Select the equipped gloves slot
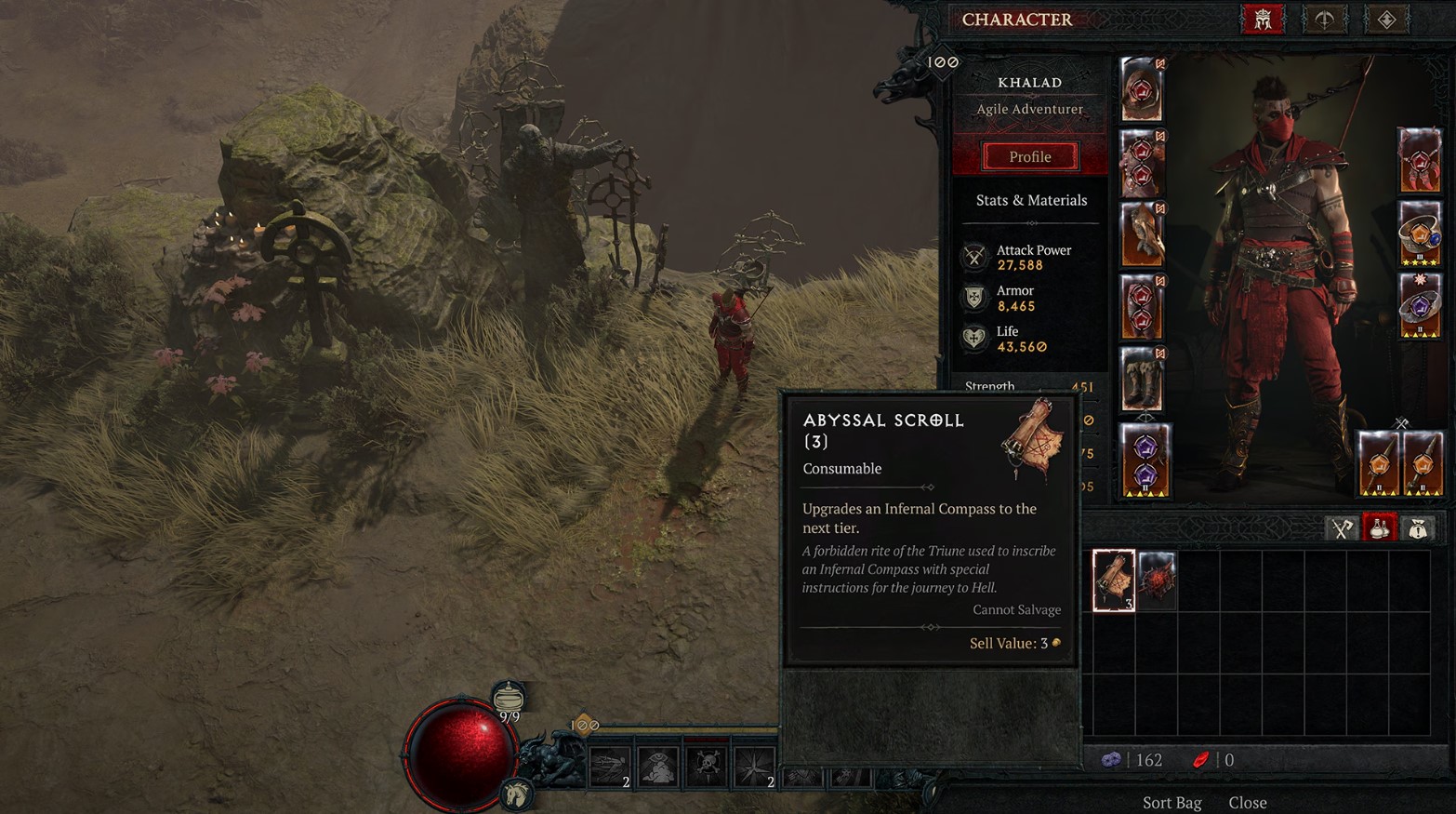Image resolution: width=1456 pixels, height=814 pixels. pyautogui.click(x=1142, y=234)
